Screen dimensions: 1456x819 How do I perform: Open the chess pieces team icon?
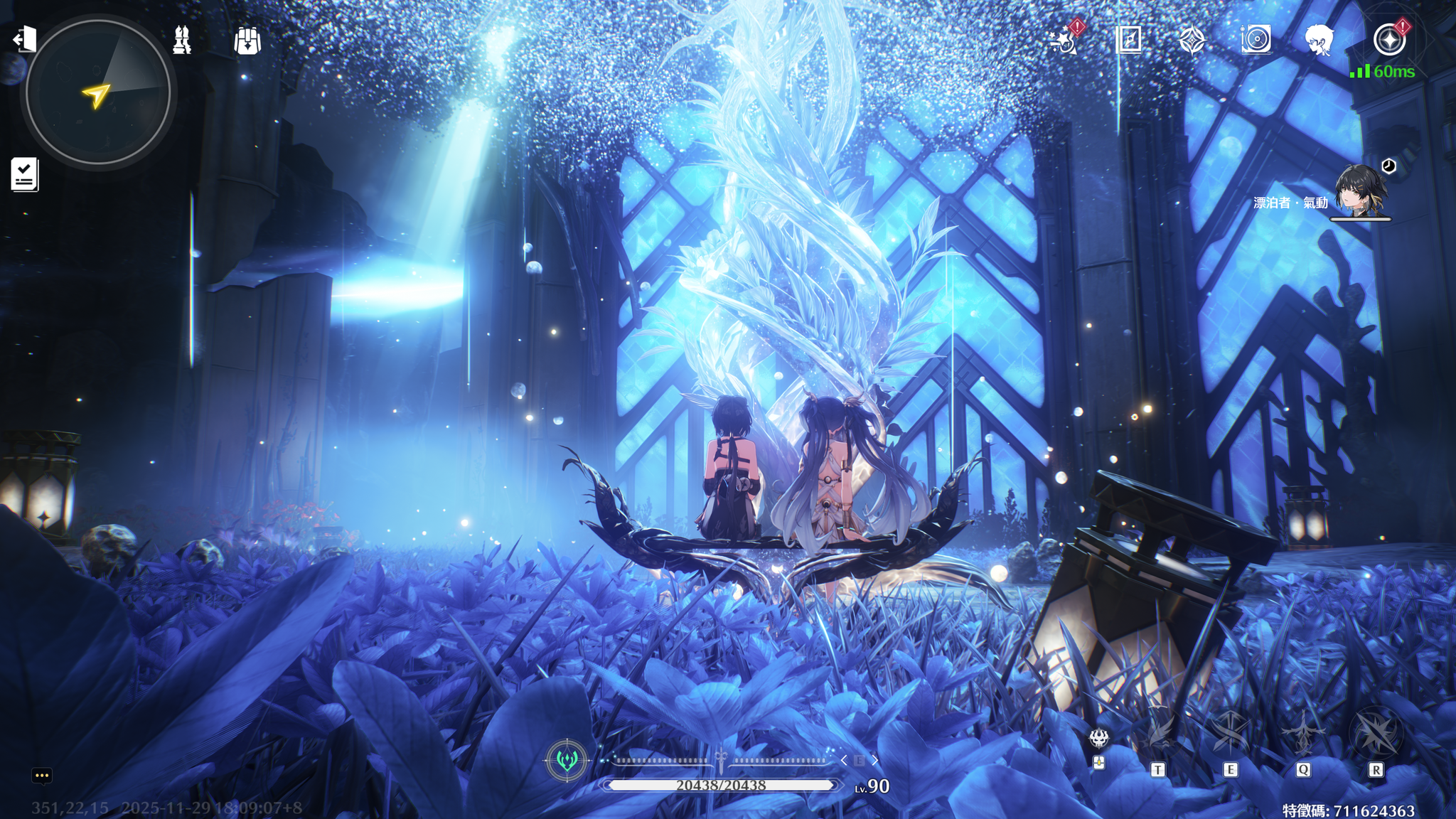(182, 41)
